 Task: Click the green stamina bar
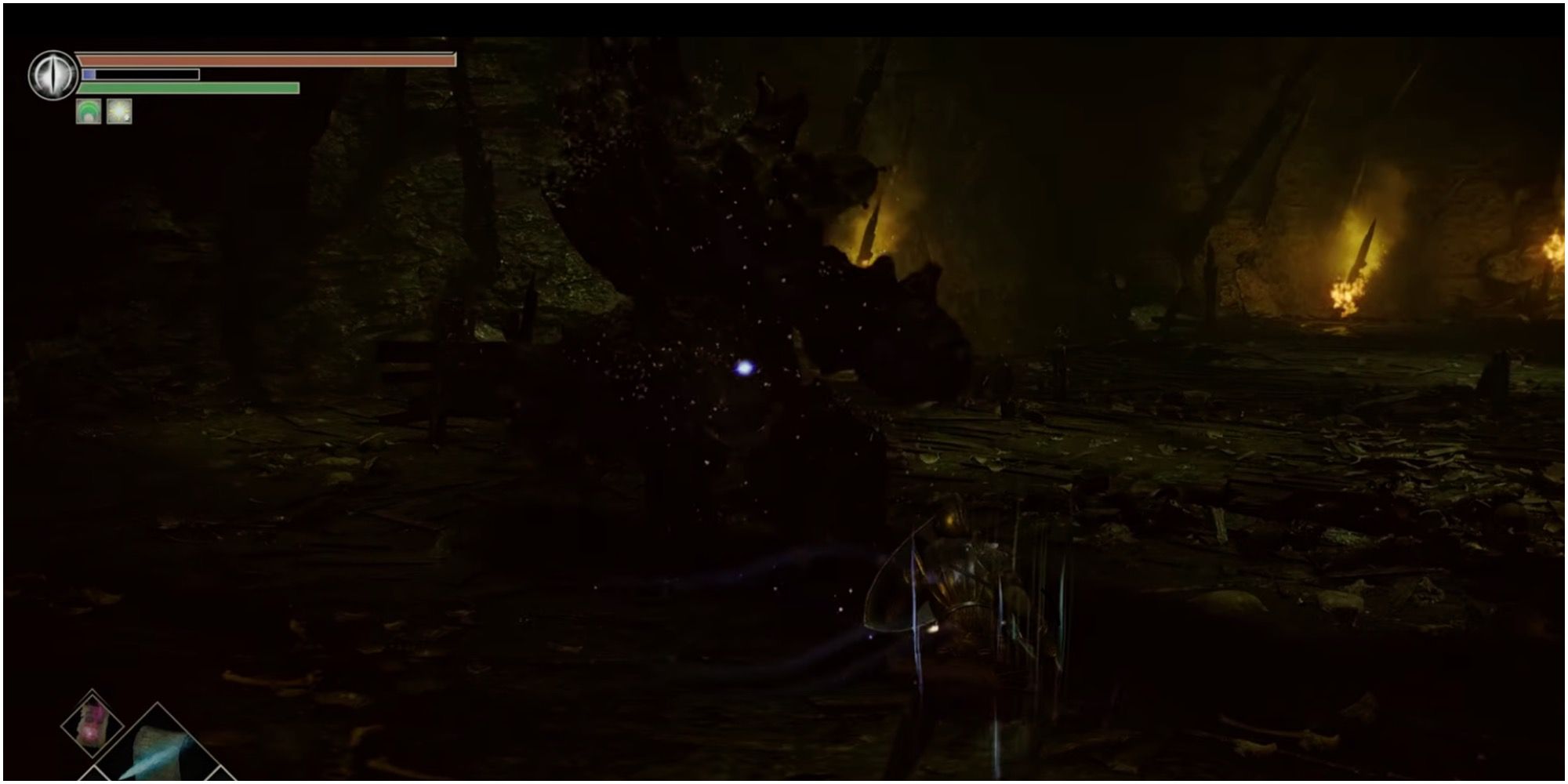[x=188, y=89]
